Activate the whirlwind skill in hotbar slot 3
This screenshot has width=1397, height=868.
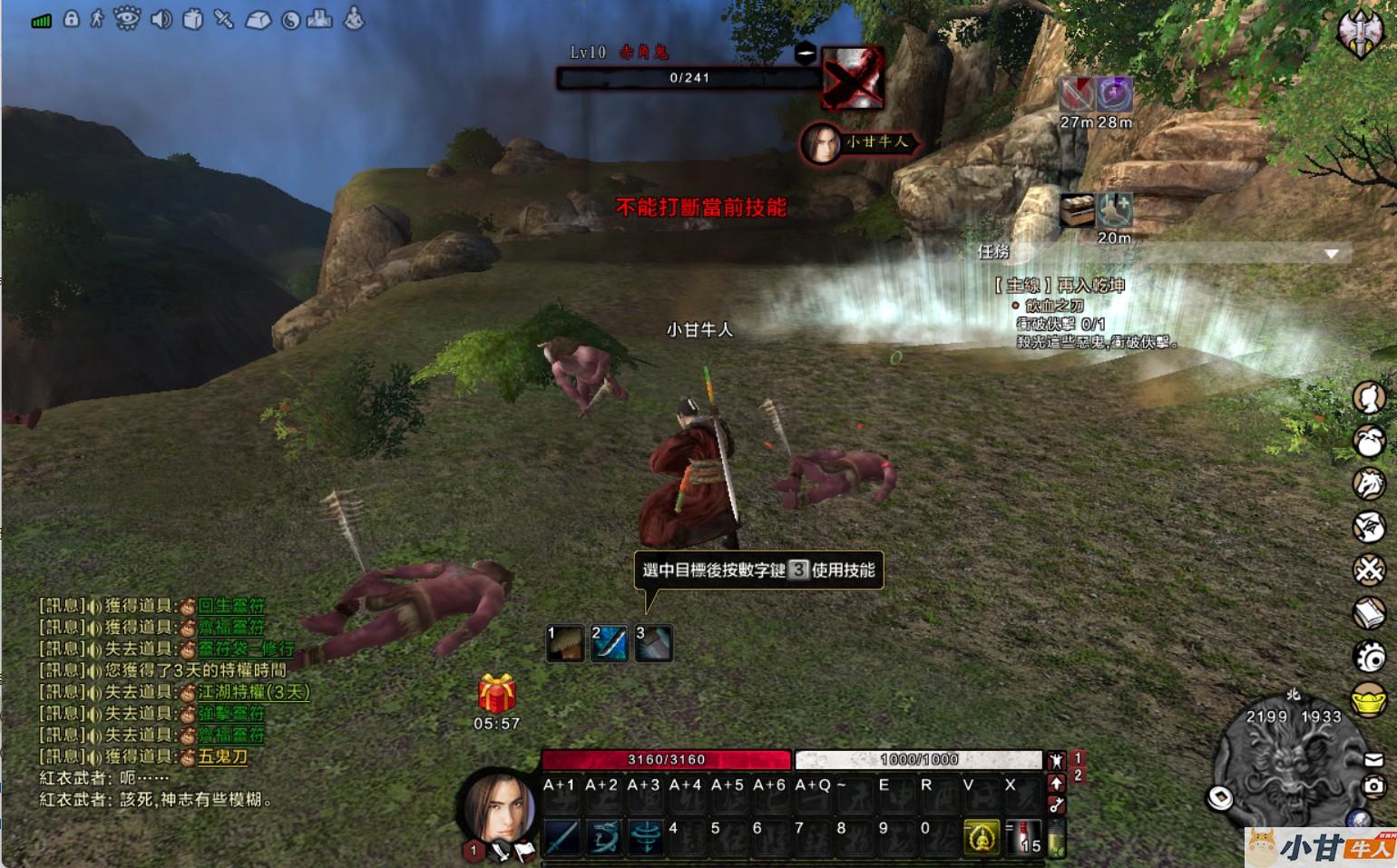click(645, 836)
